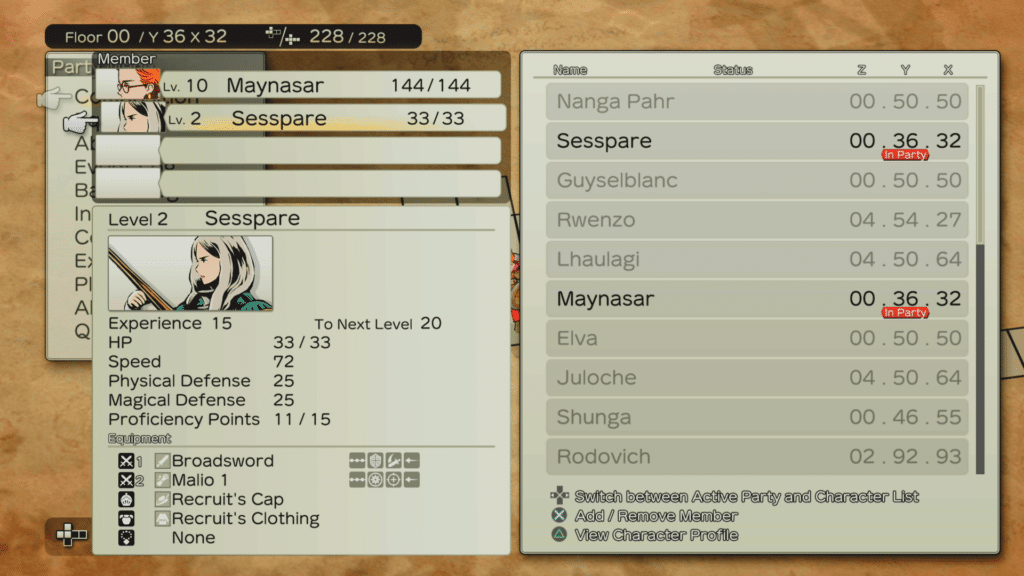
Task: Select the Recruit's Cap equipment slot
Action: tap(227, 499)
